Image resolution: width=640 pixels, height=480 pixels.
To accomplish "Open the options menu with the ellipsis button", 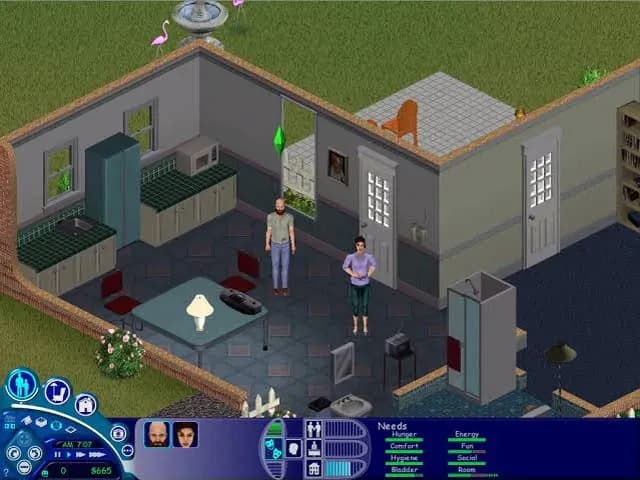I will coord(126,450).
